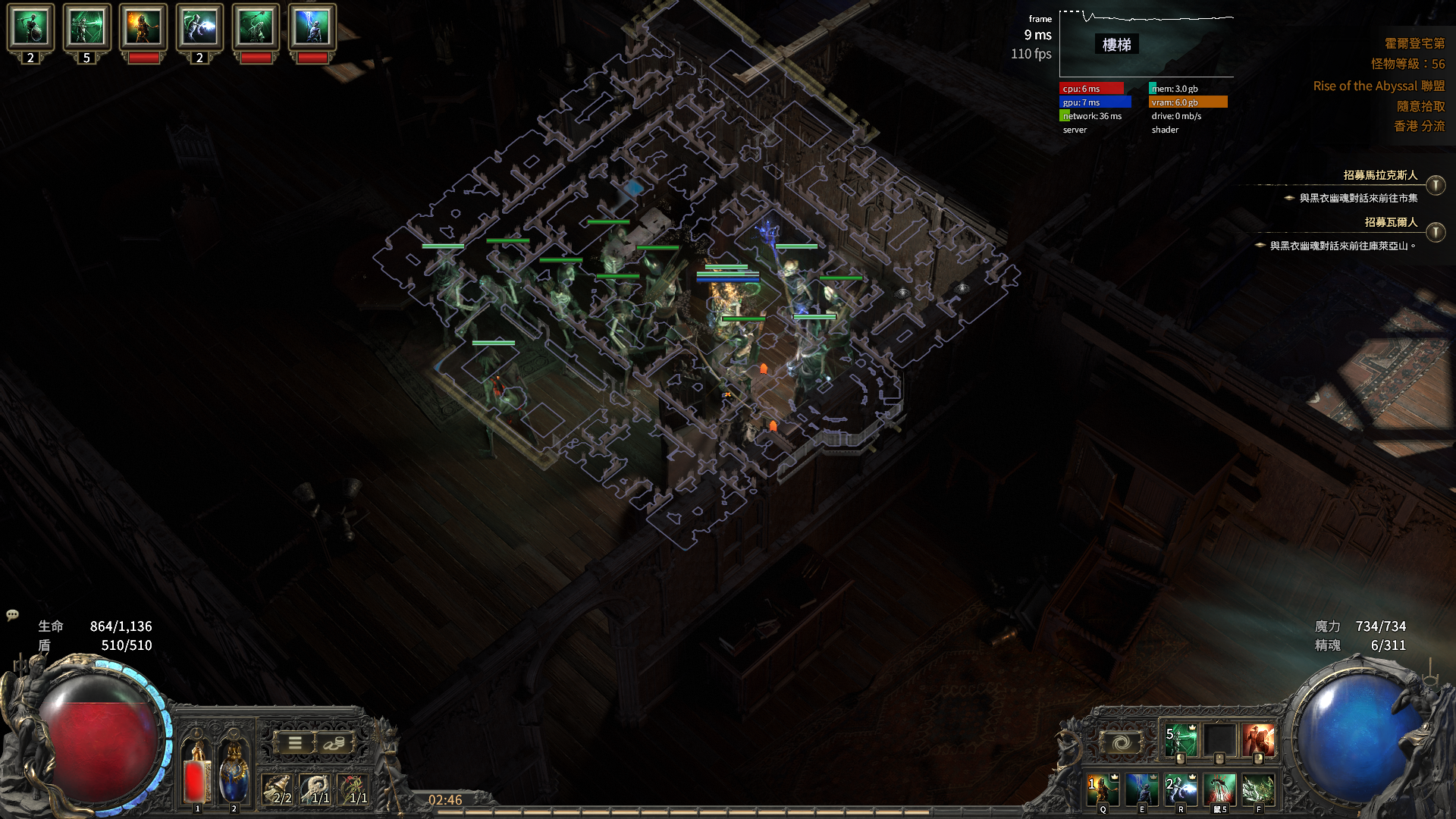The width and height of the screenshot is (1456, 819).
Task: Select the red-flowered wreath charm slot
Action: (x=353, y=789)
